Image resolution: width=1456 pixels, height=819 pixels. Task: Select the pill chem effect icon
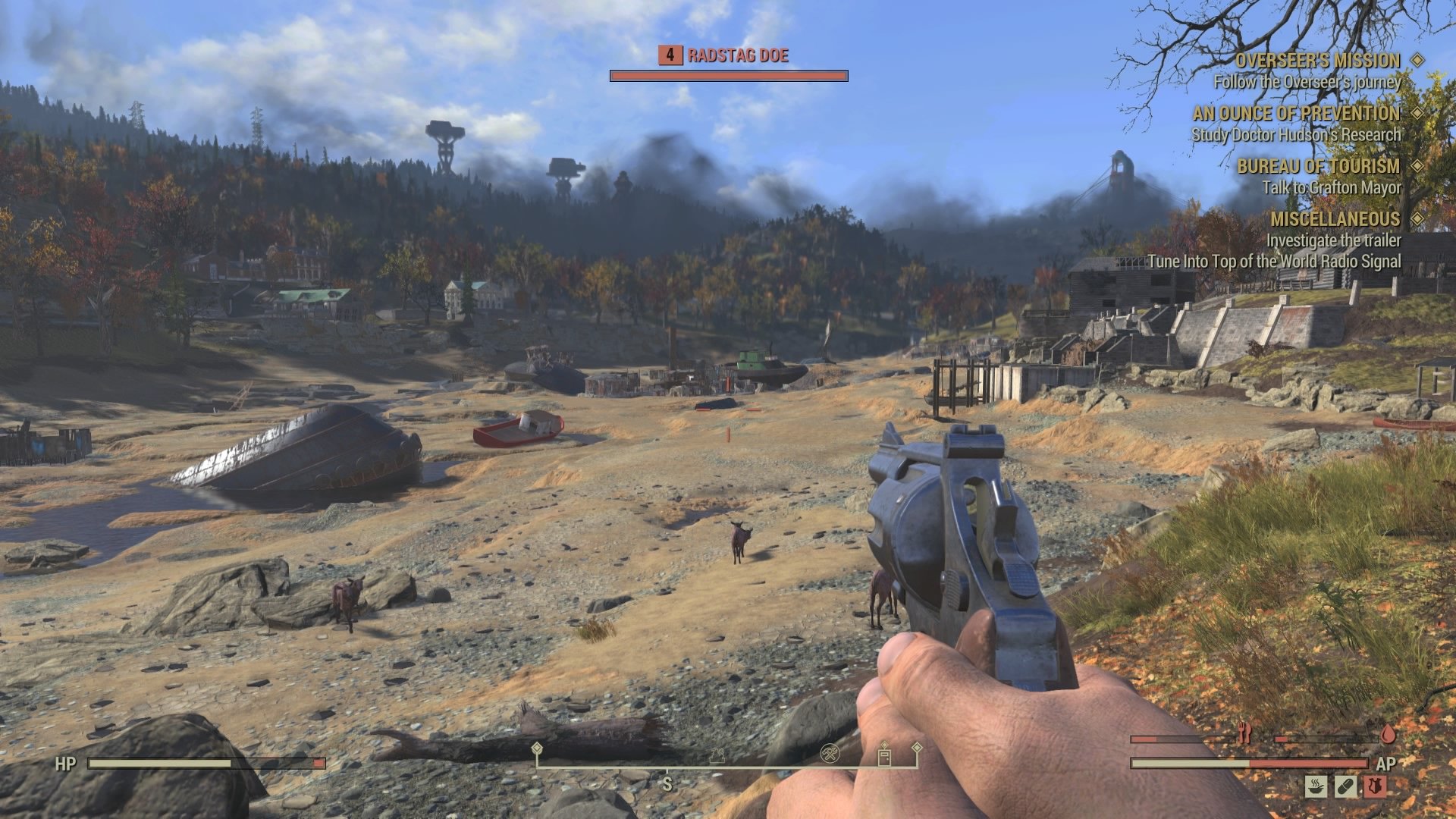point(1346,786)
